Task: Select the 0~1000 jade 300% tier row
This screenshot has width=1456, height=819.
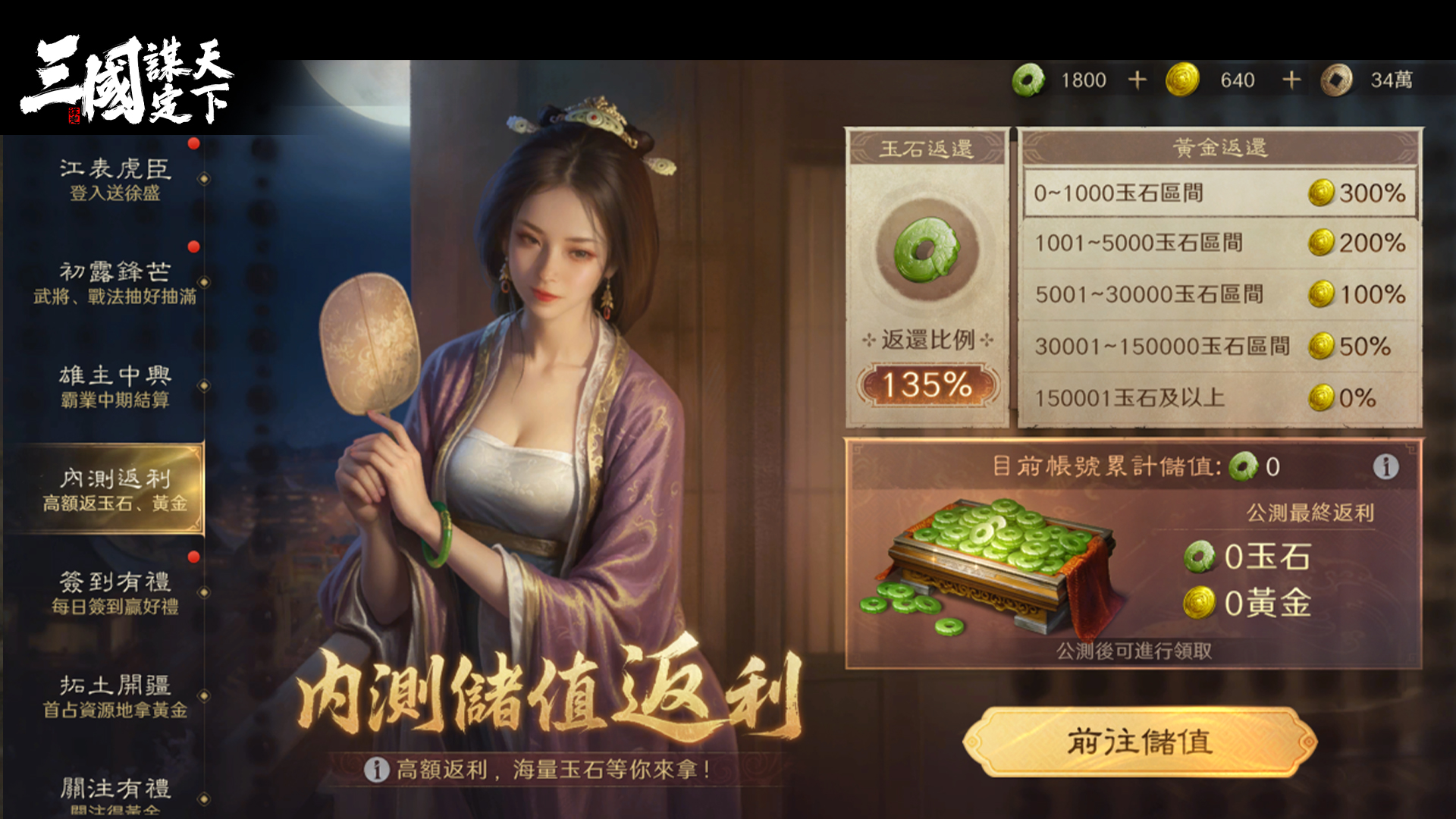Action: tap(1219, 193)
